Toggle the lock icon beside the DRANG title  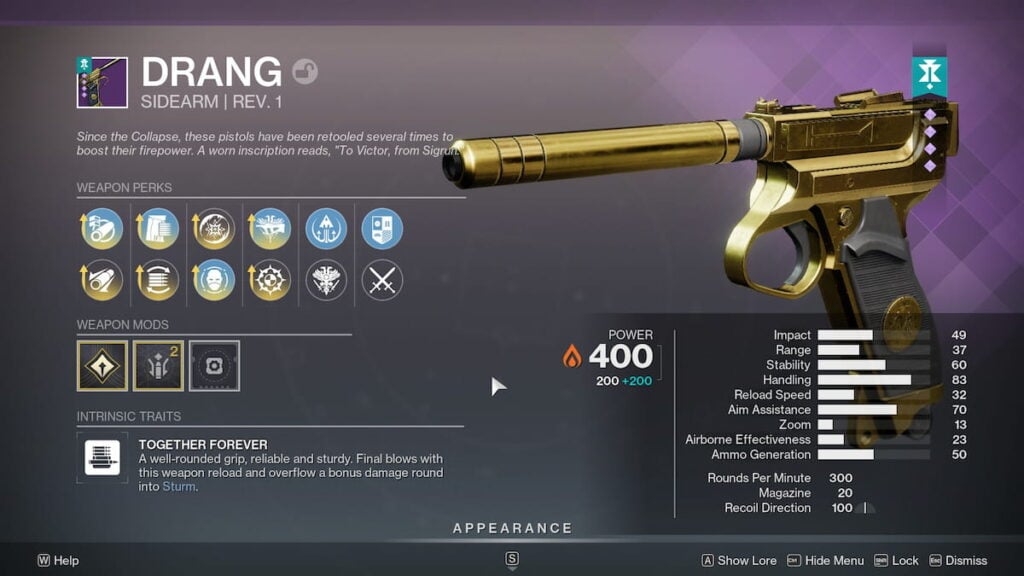[x=304, y=72]
